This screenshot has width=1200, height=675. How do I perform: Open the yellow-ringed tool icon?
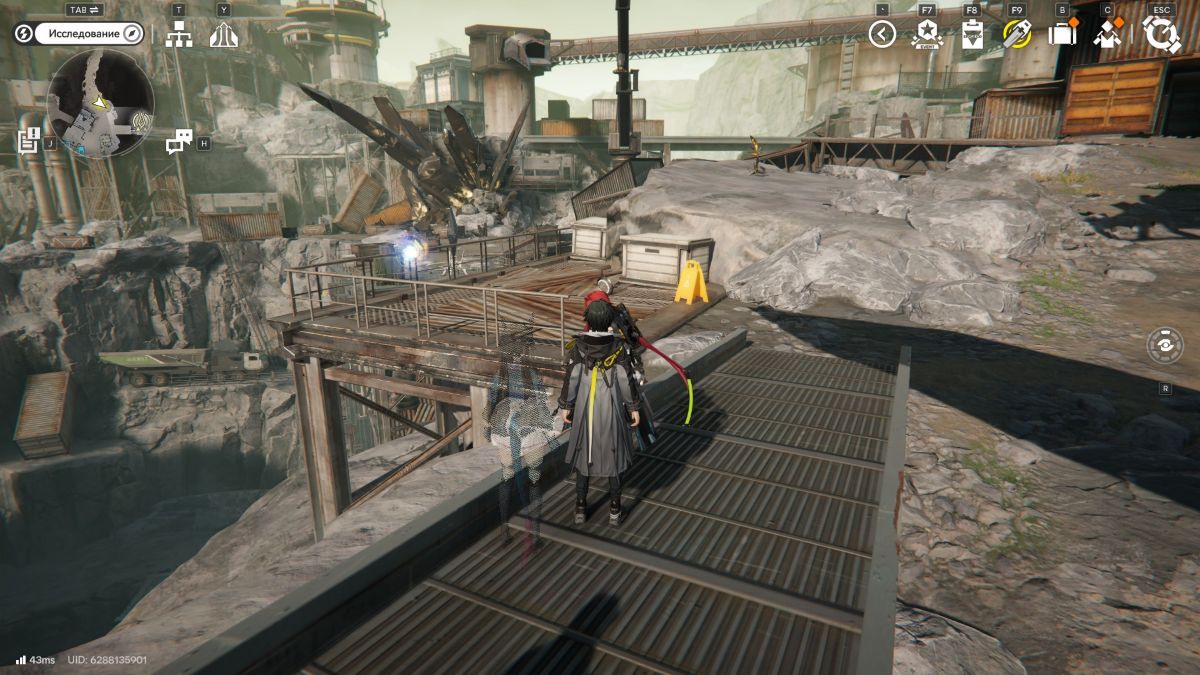[1017, 35]
